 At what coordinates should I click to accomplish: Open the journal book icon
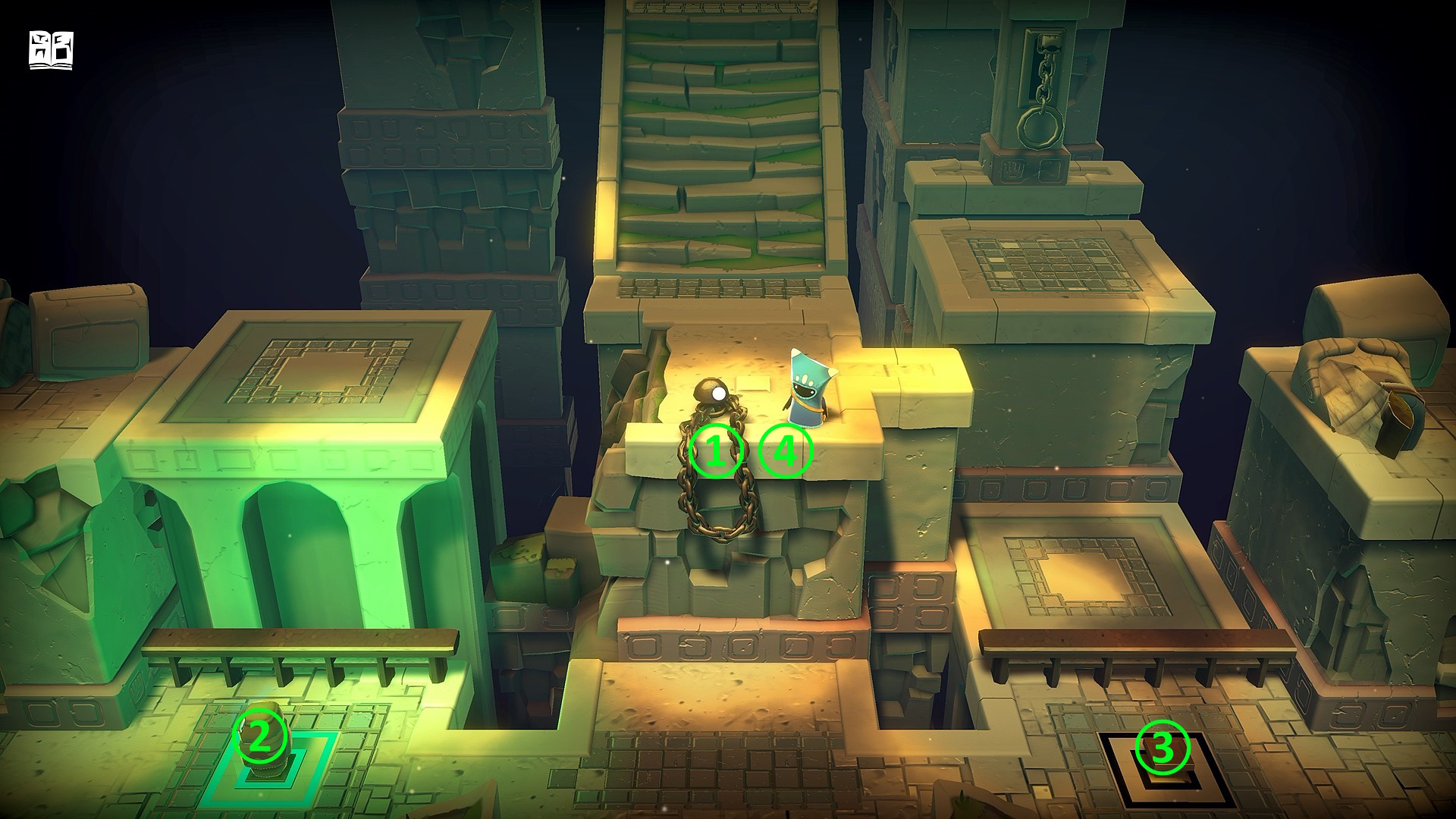(x=51, y=50)
